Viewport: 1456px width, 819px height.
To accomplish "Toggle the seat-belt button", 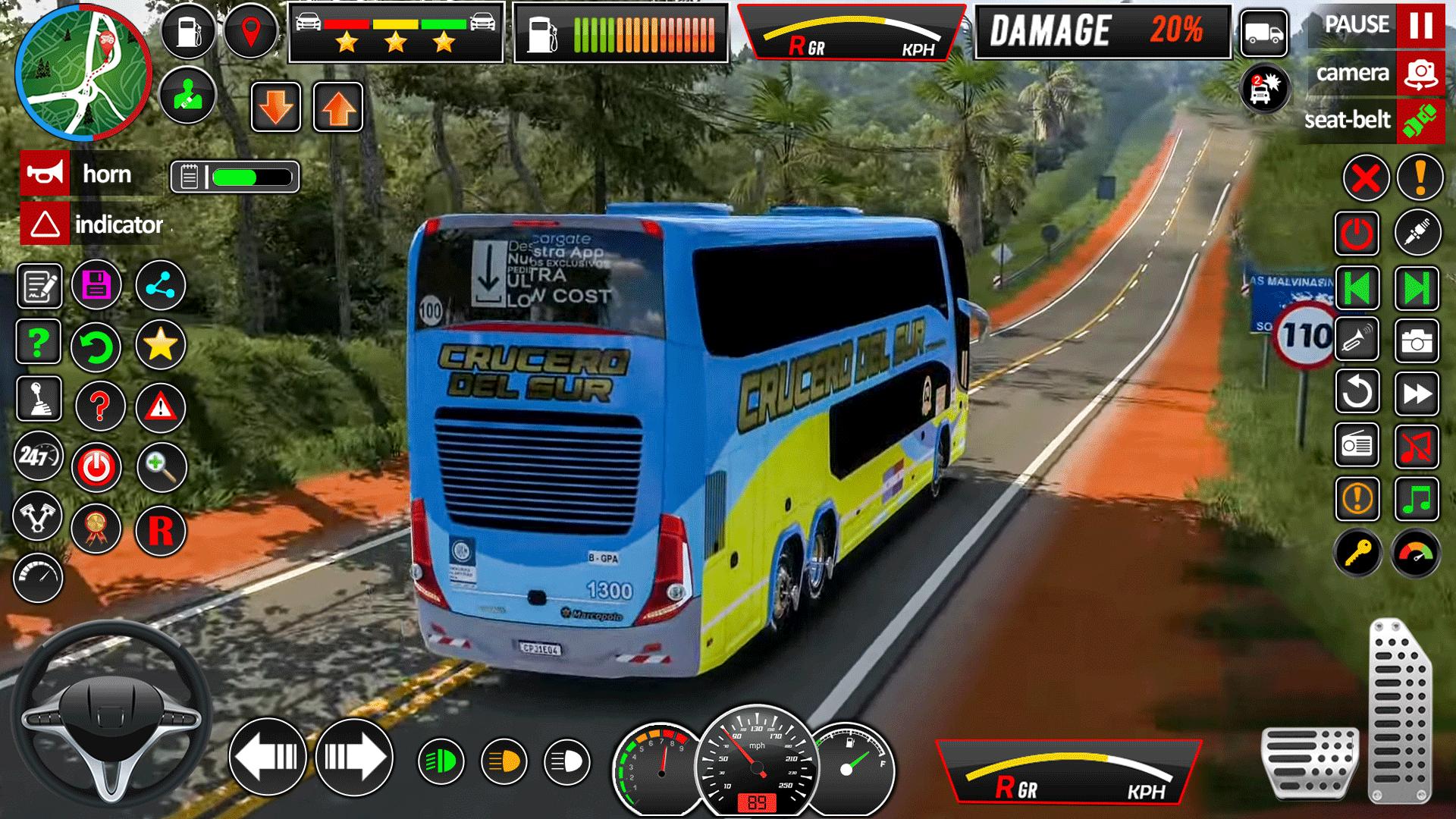I will click(1420, 121).
